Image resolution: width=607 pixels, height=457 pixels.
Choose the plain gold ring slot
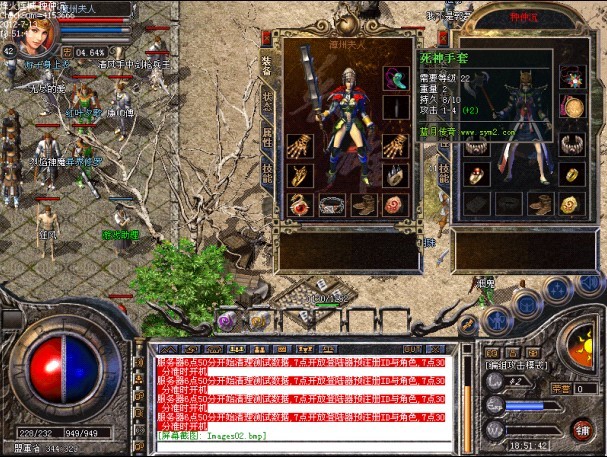(x=572, y=173)
